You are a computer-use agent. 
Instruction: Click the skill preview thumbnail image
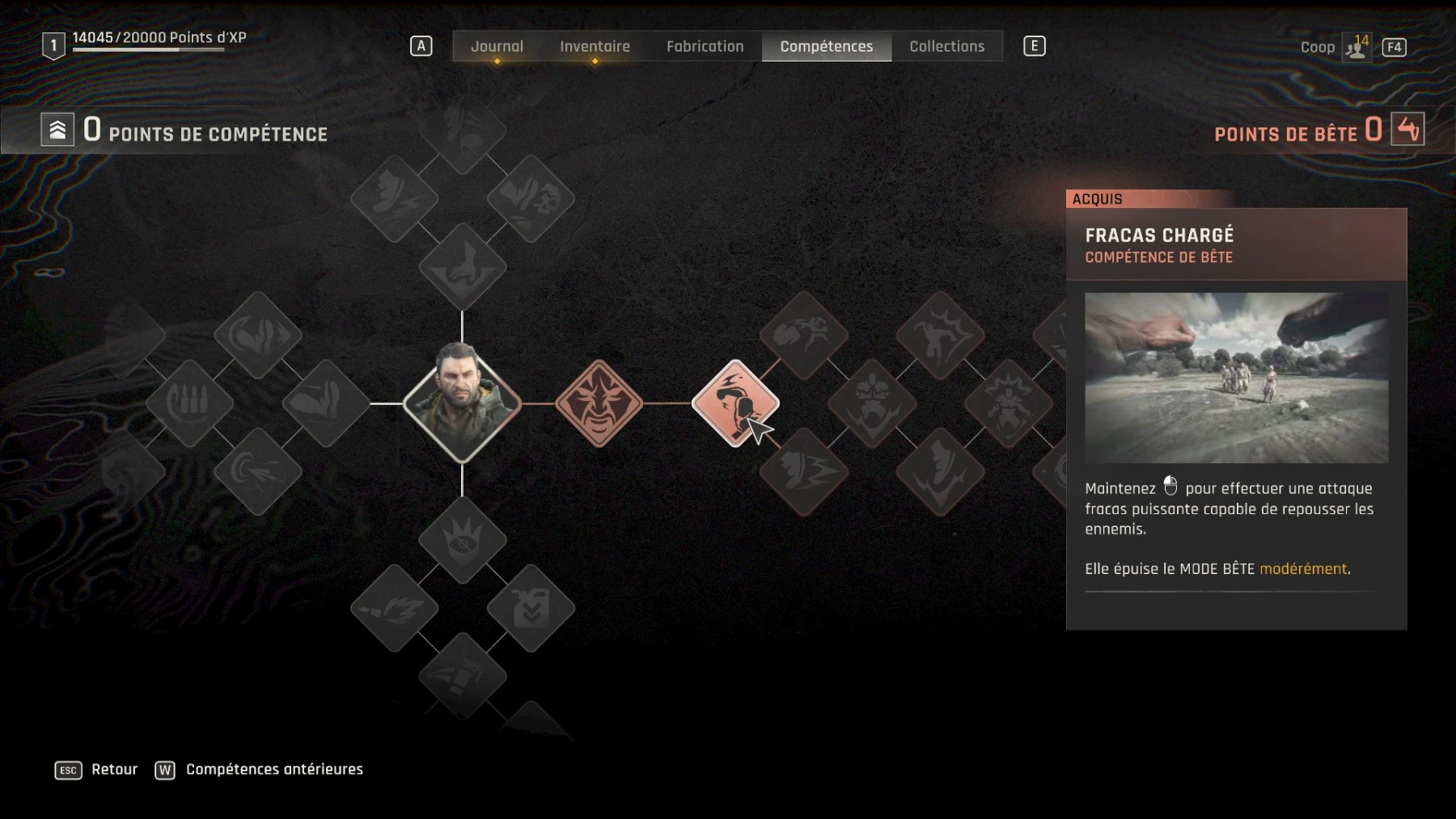(x=1236, y=378)
